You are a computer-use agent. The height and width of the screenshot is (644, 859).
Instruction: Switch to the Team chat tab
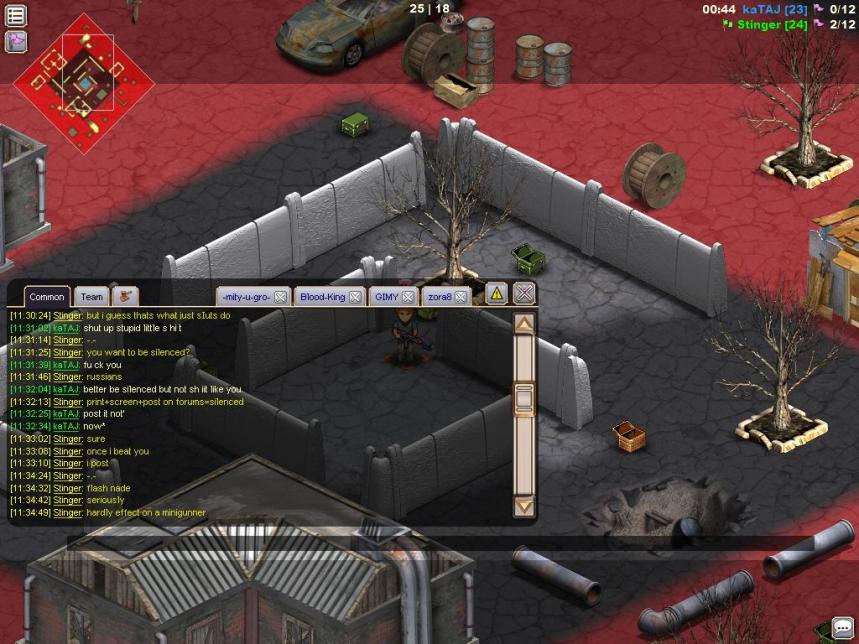point(92,297)
